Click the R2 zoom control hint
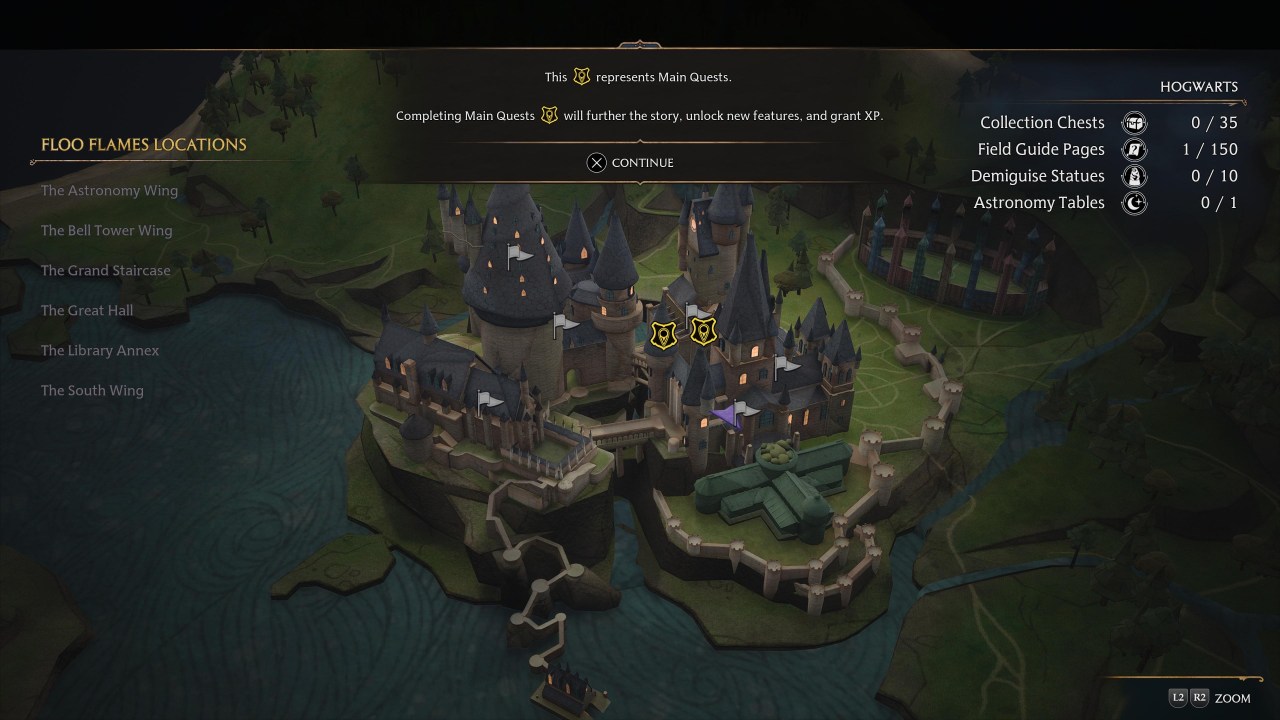 (1199, 698)
